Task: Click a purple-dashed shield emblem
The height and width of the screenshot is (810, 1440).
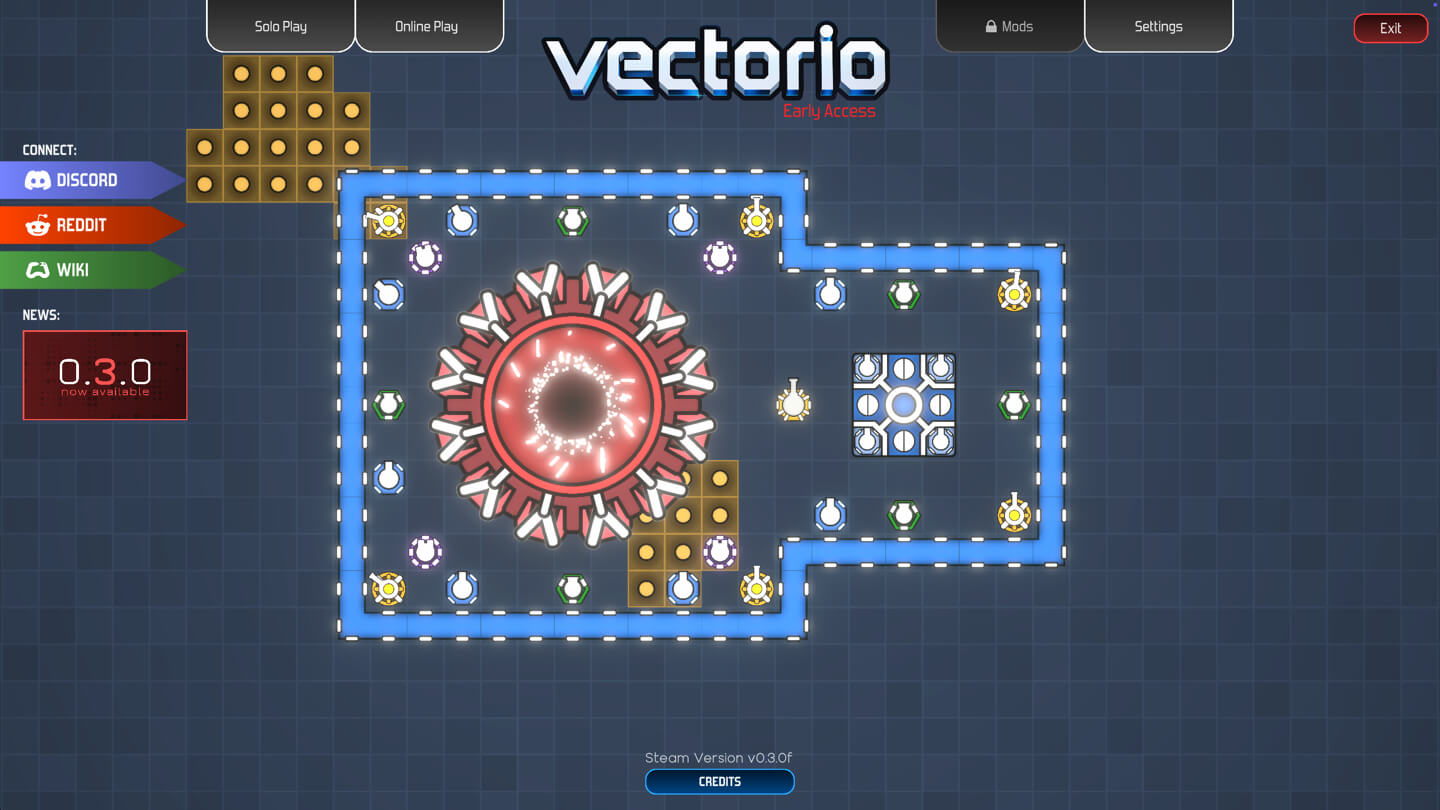Action: [424, 257]
